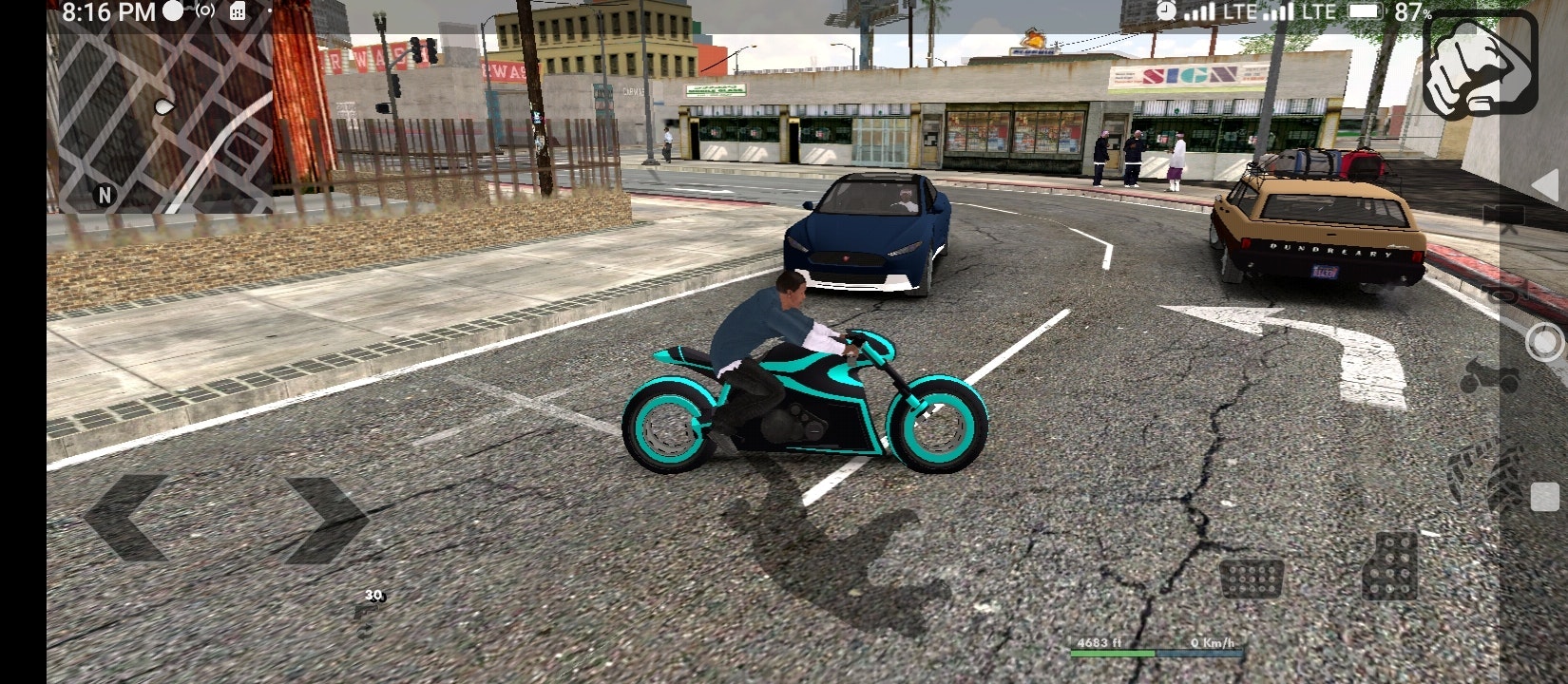The image size is (1568, 684).
Task: Tap the Android back triangle button
Action: click(x=1544, y=186)
